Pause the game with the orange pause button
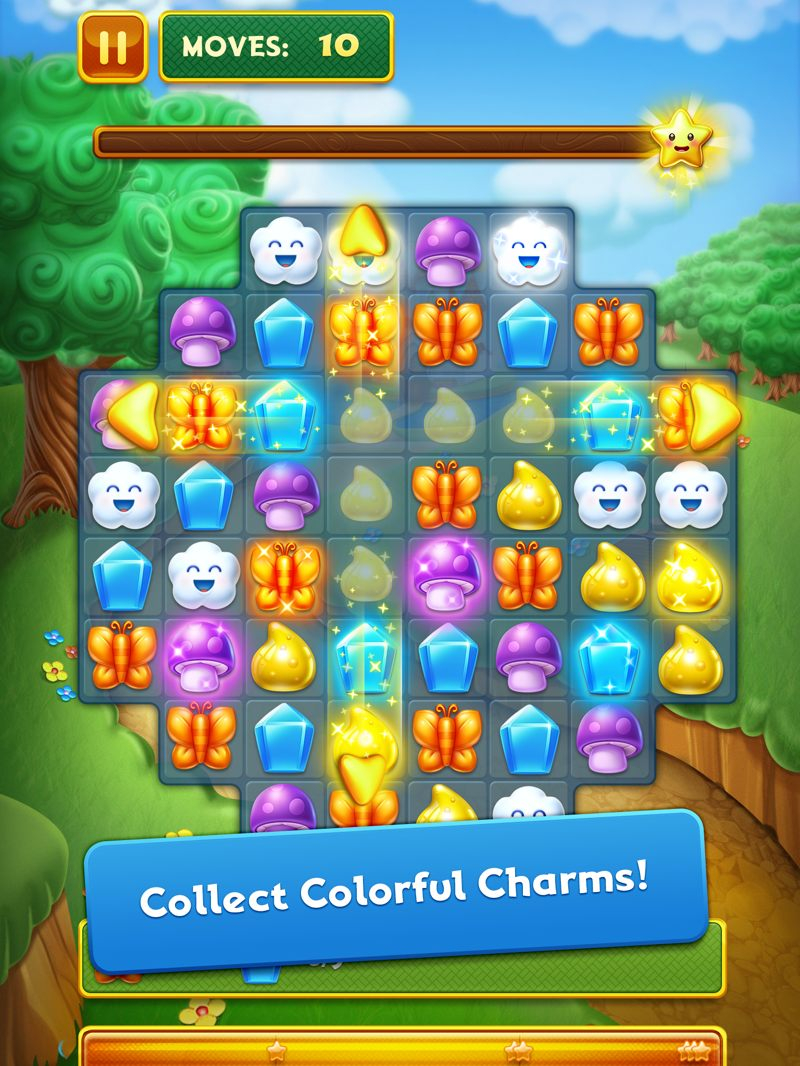 (x=112, y=47)
